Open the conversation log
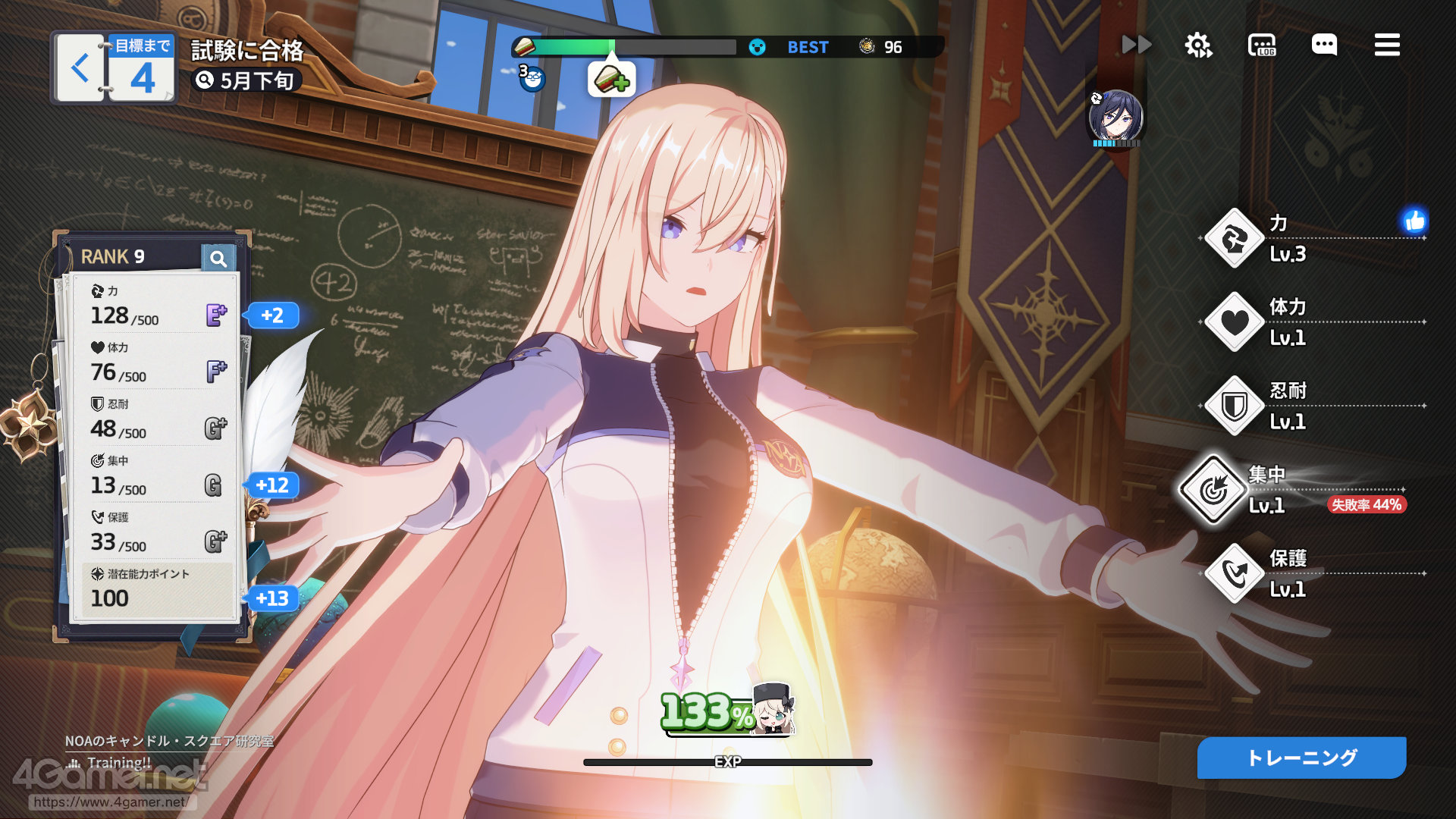Screen dimensions: 1456x819 coord(1262,45)
